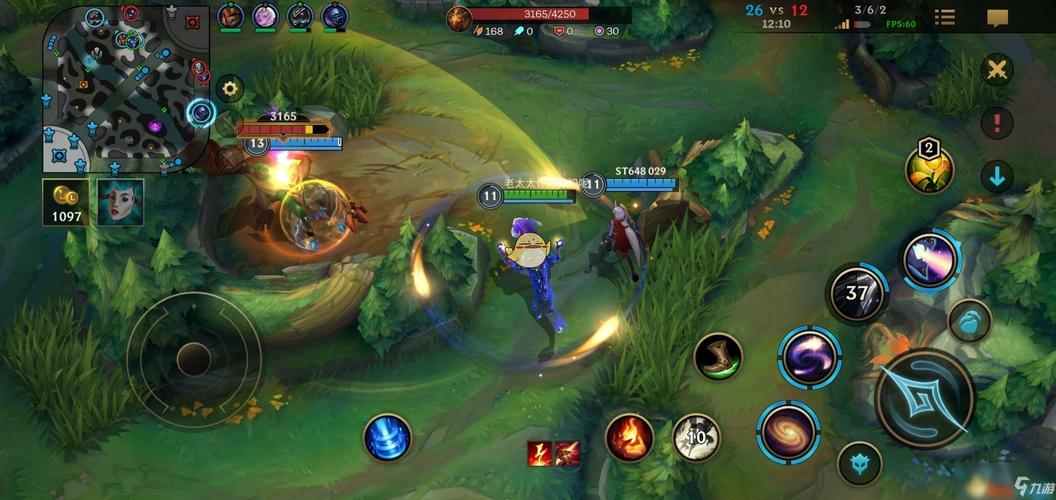Open the chat speech bubble
Screen dimensions: 1056x500
pos(997,18)
